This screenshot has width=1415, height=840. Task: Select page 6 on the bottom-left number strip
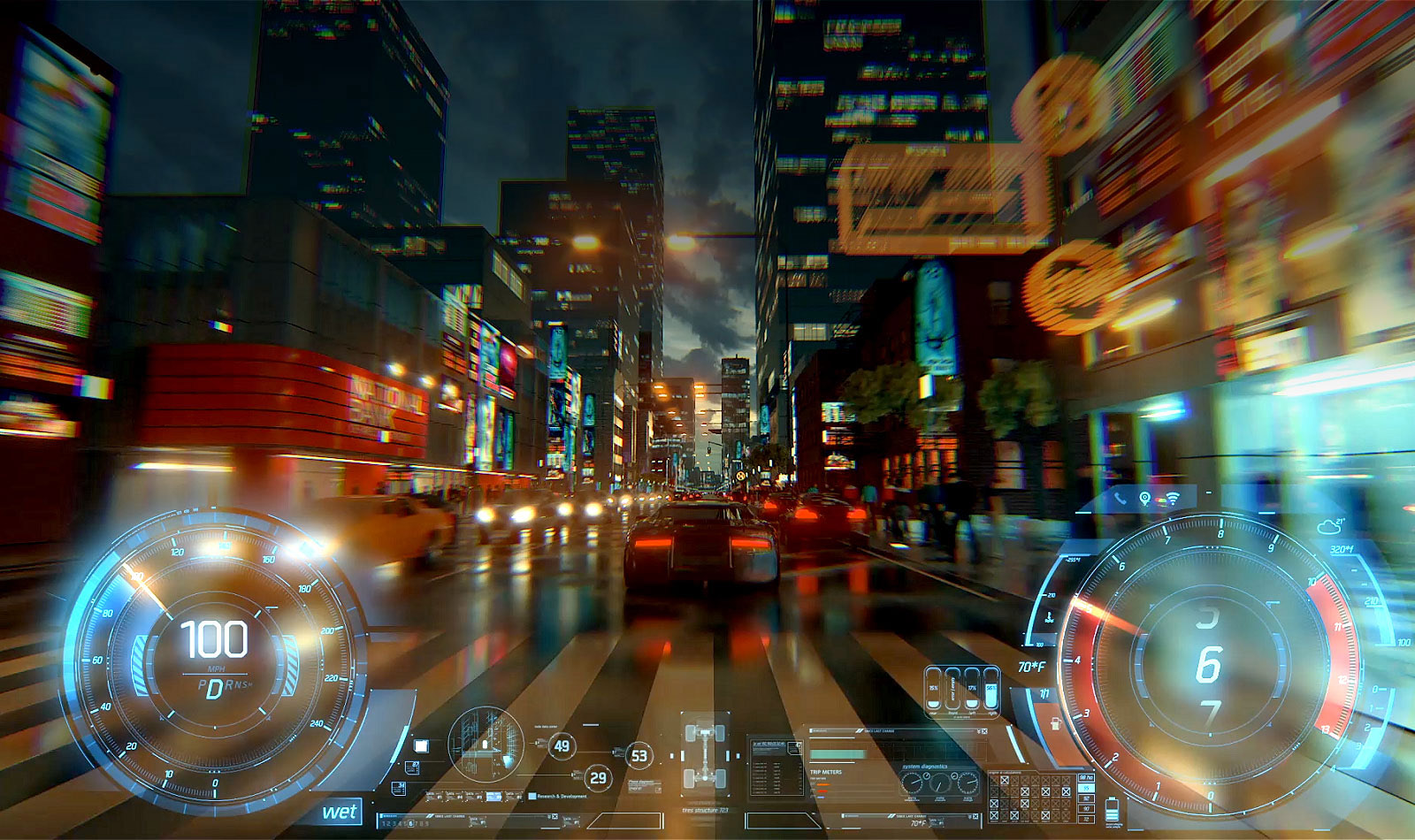[x=410, y=823]
